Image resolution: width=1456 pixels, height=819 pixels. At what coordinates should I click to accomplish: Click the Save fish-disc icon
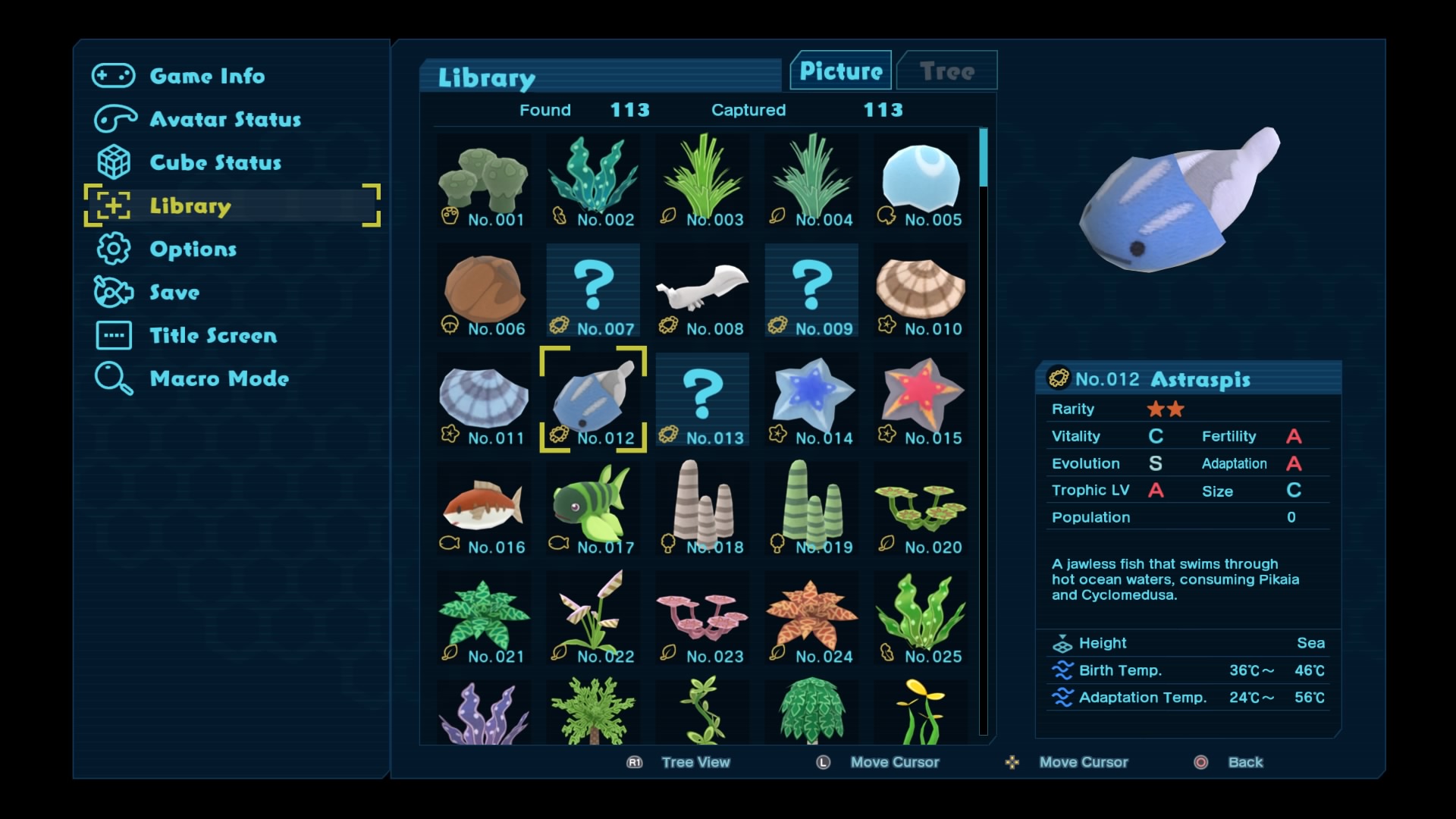[x=112, y=292]
